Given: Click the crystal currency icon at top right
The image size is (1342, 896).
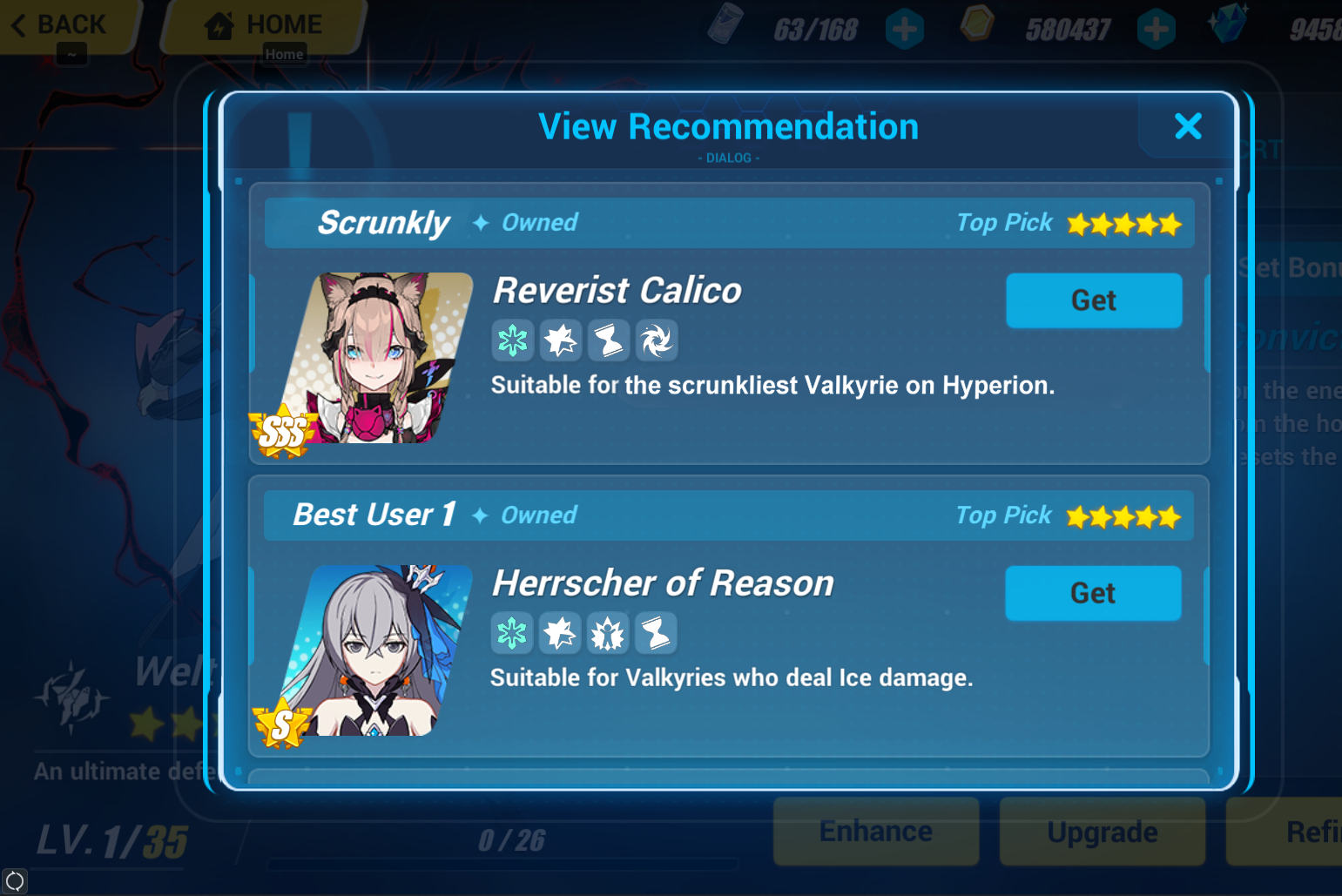Looking at the screenshot, I should tap(1228, 25).
